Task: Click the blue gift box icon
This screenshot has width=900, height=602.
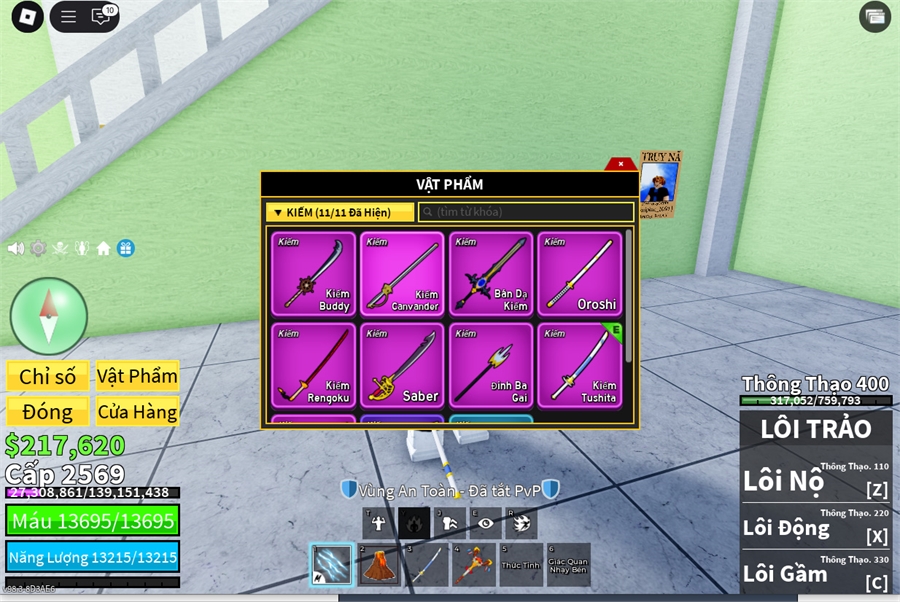Action: click(125, 248)
